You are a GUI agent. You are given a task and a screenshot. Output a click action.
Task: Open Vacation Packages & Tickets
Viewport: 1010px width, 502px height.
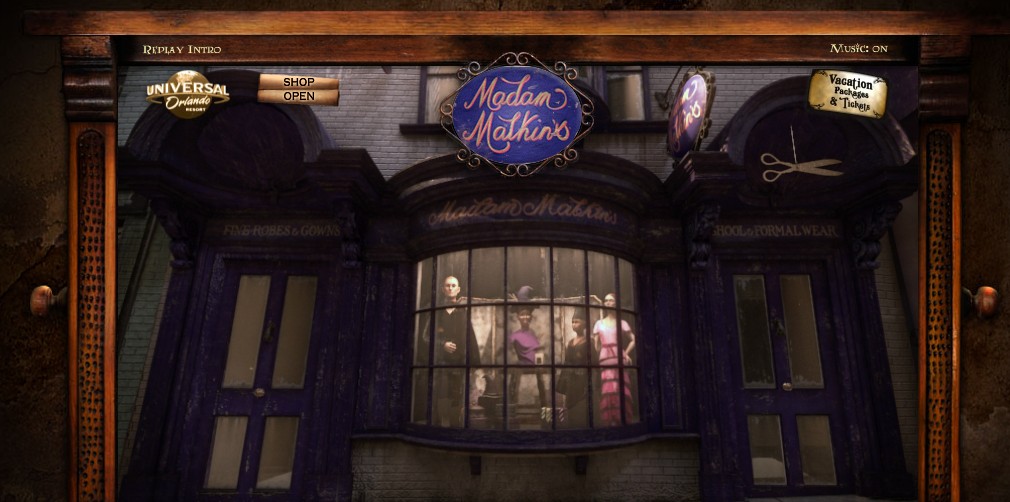847,92
